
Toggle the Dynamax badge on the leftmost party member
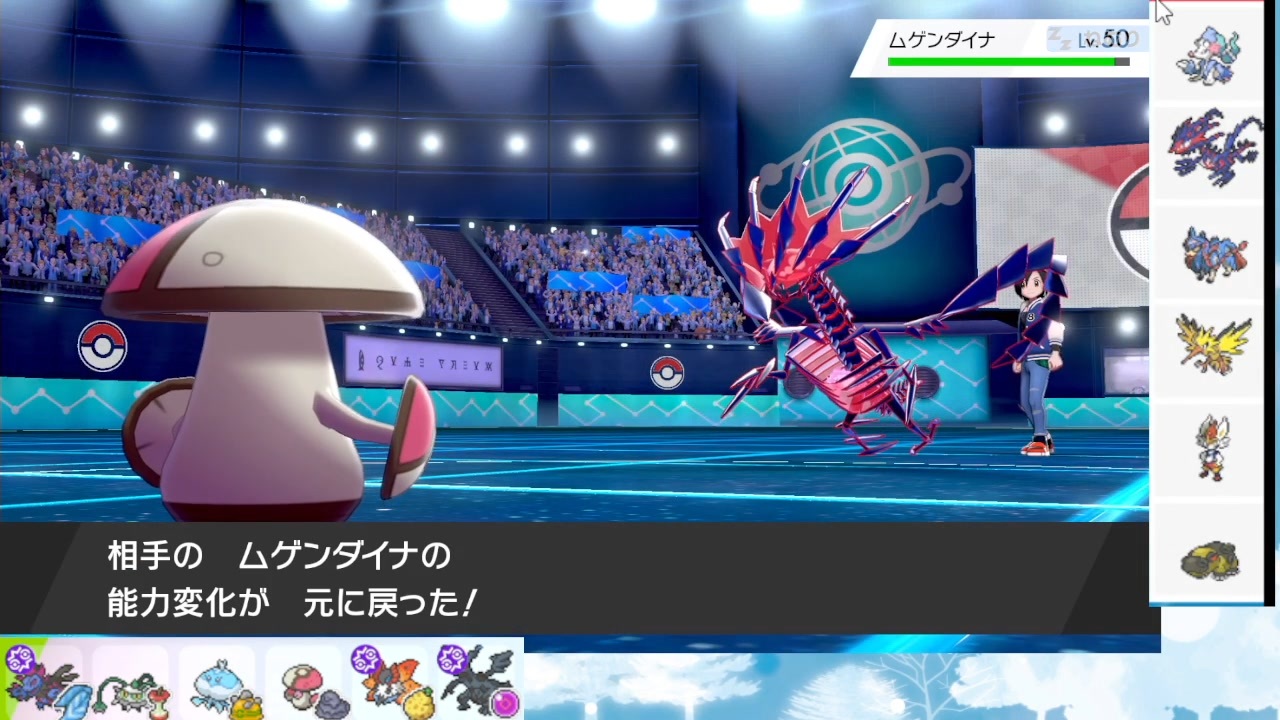21,658
